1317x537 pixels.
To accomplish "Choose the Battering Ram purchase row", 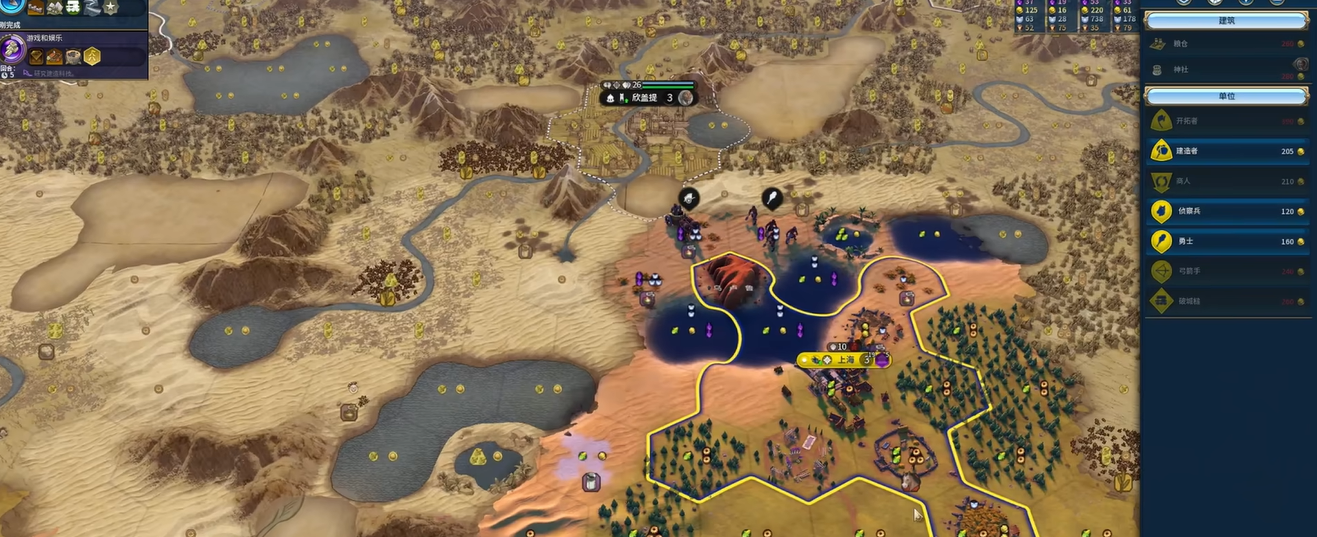I will coord(1228,301).
